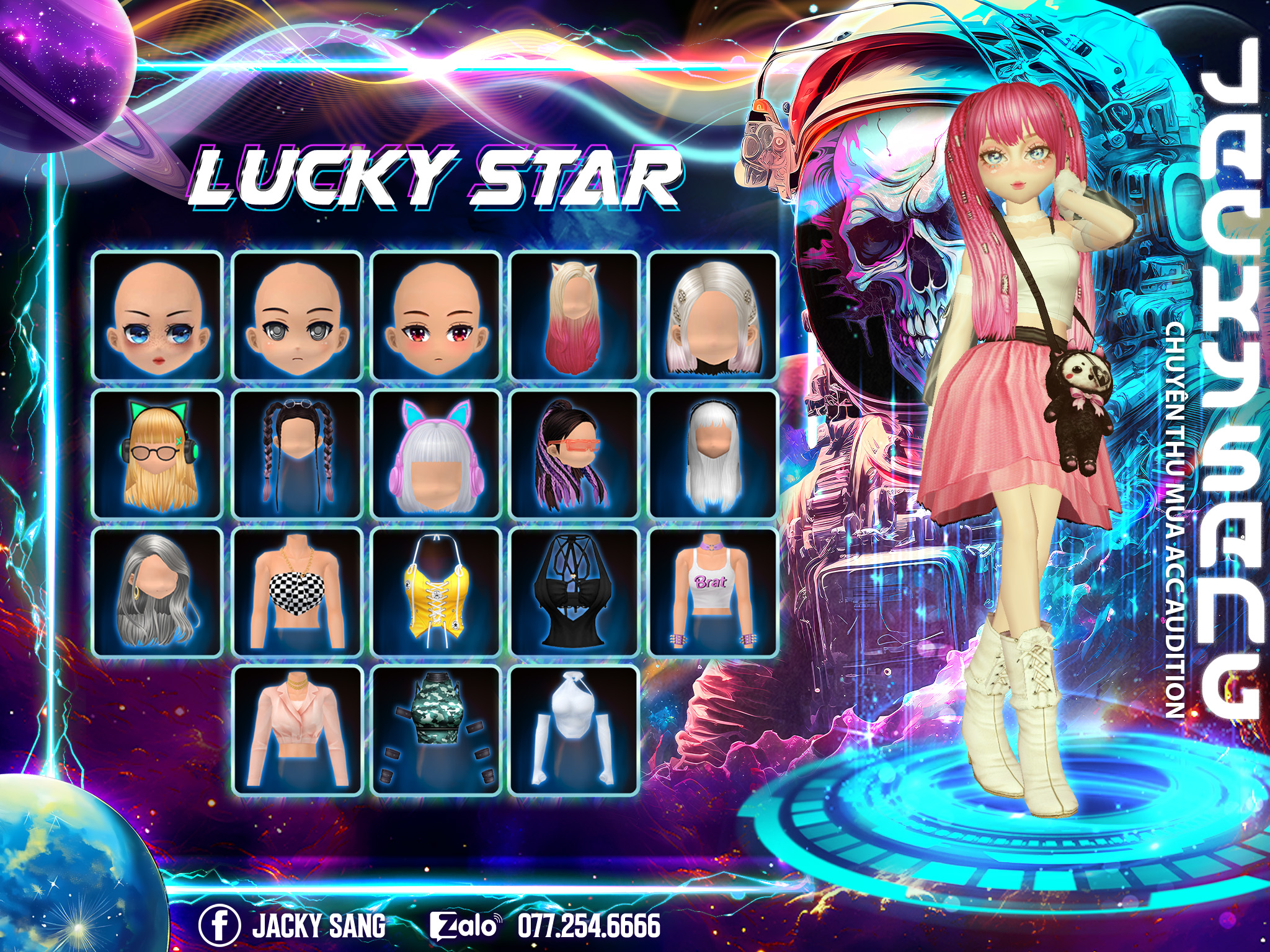Select the blue-eyed freckled face tile
Viewport: 1270px width, 952px height.
pyautogui.click(x=158, y=316)
